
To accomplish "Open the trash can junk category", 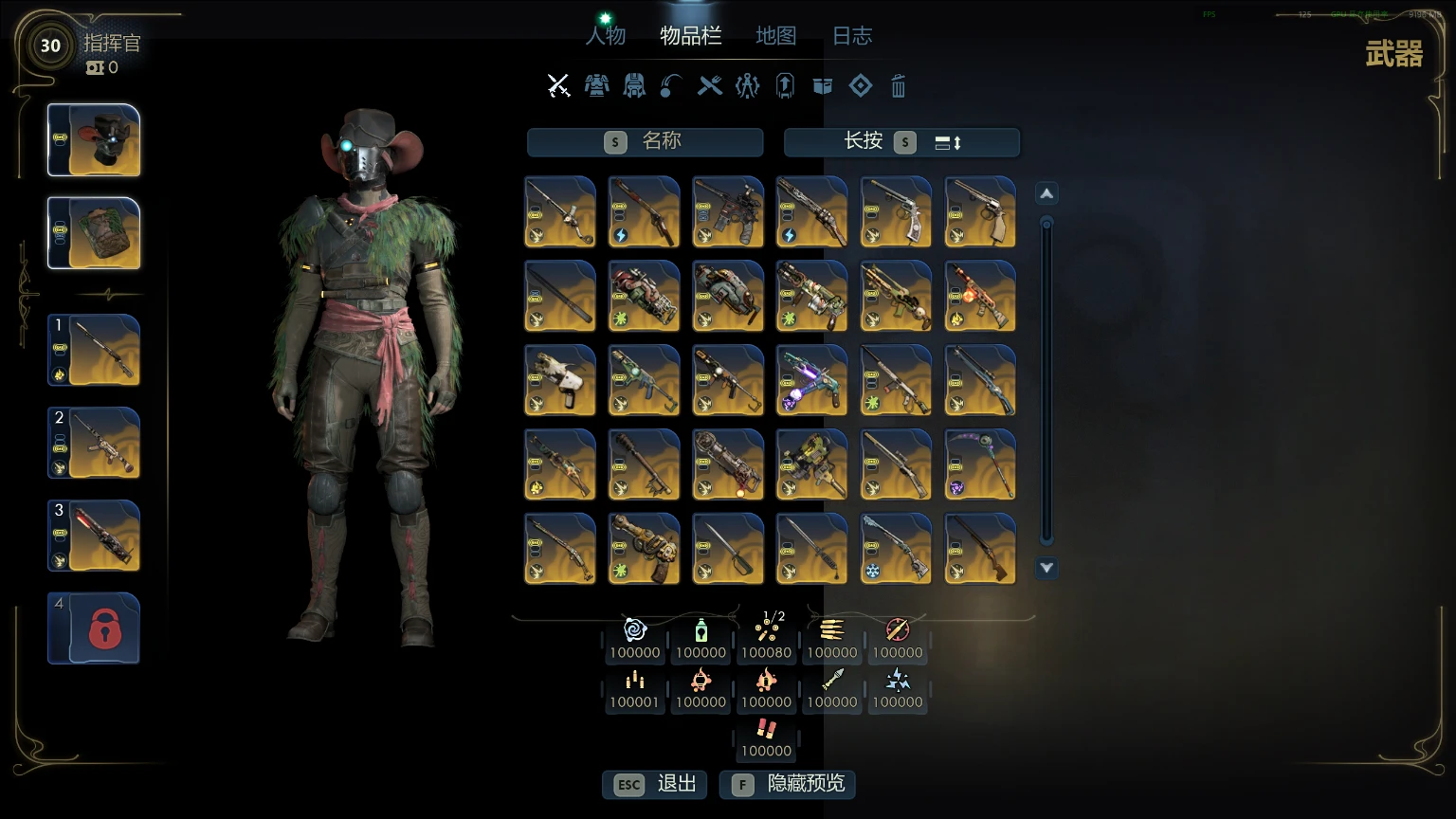I will click(898, 87).
